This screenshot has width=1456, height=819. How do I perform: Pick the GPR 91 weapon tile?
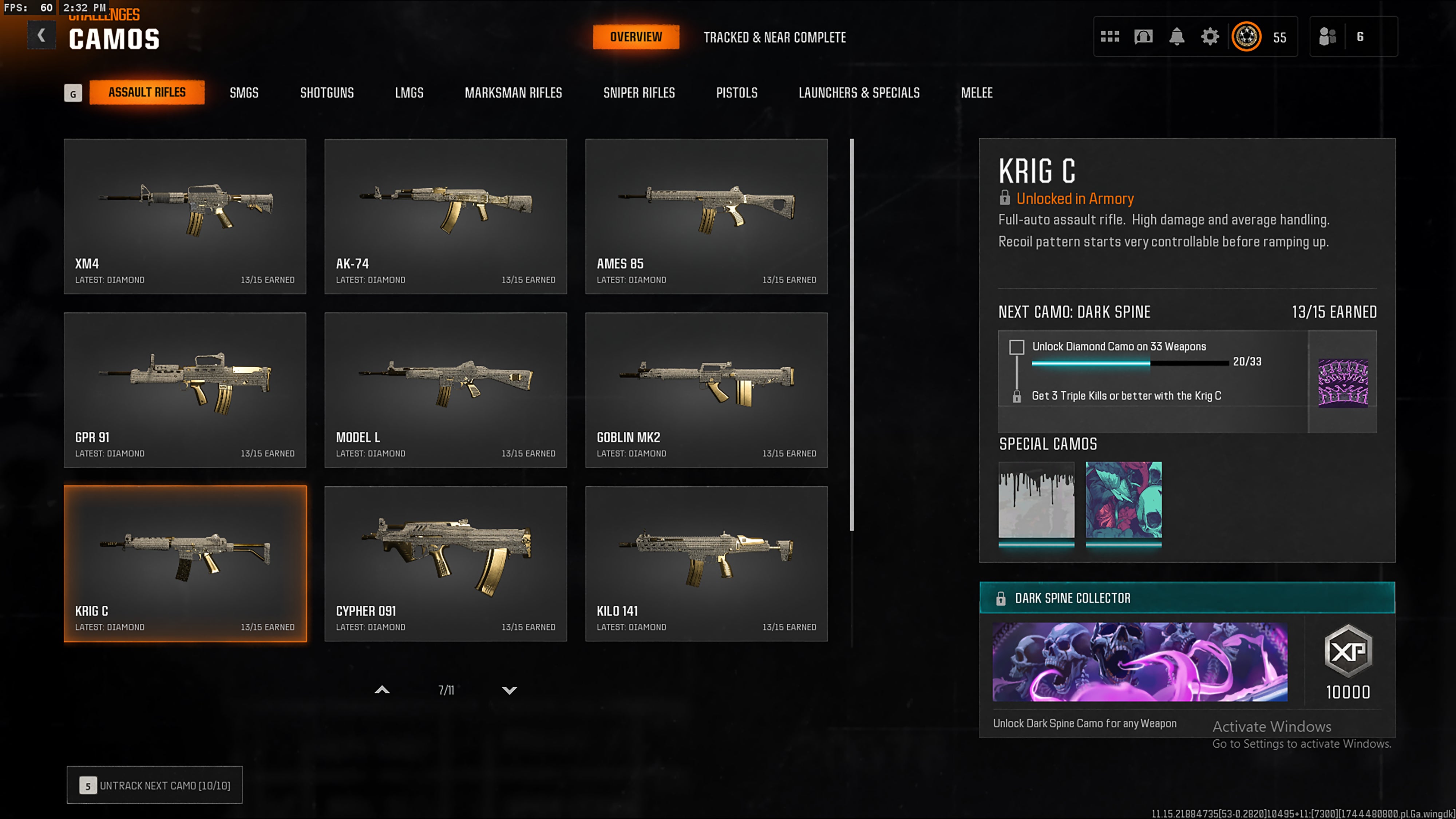[185, 389]
